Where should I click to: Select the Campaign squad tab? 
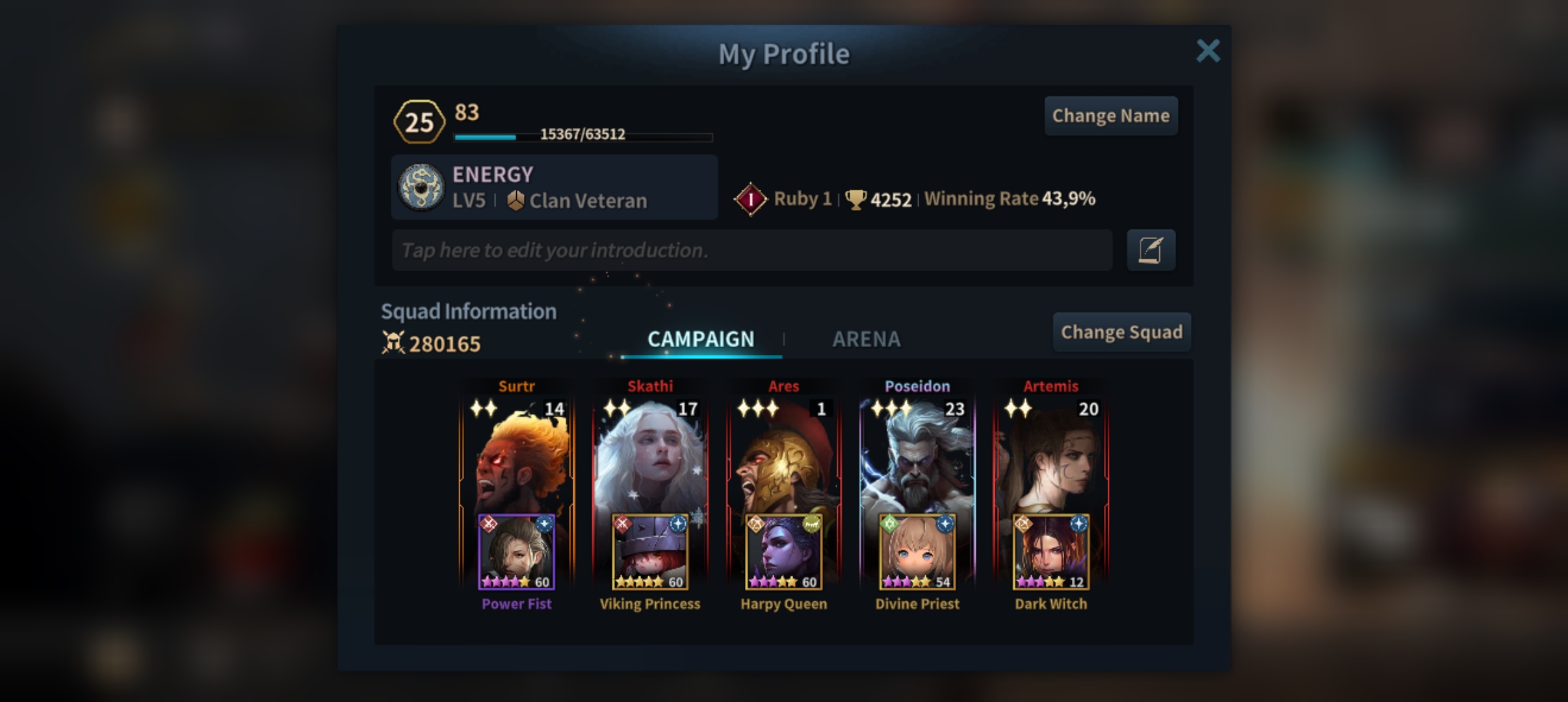701,339
